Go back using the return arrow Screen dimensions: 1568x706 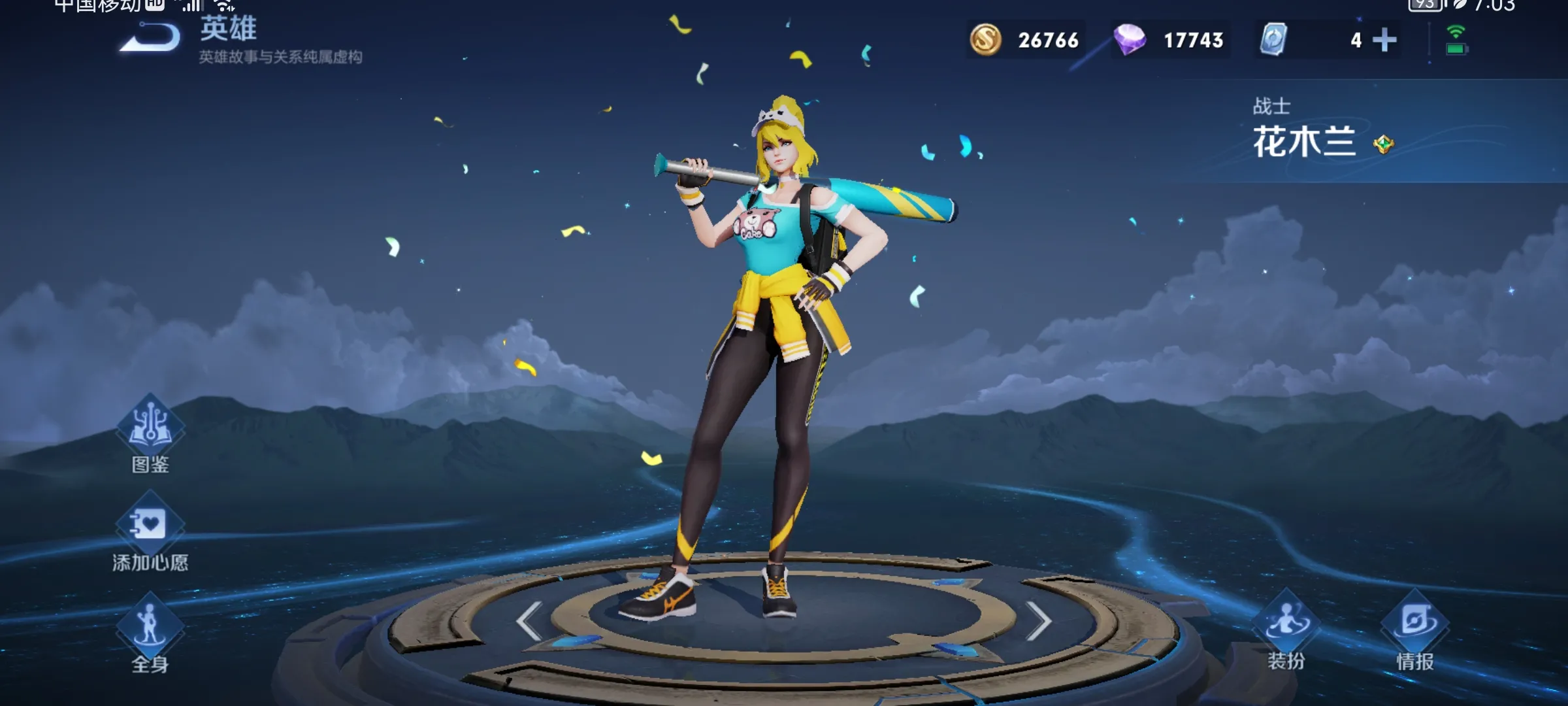coord(150,38)
